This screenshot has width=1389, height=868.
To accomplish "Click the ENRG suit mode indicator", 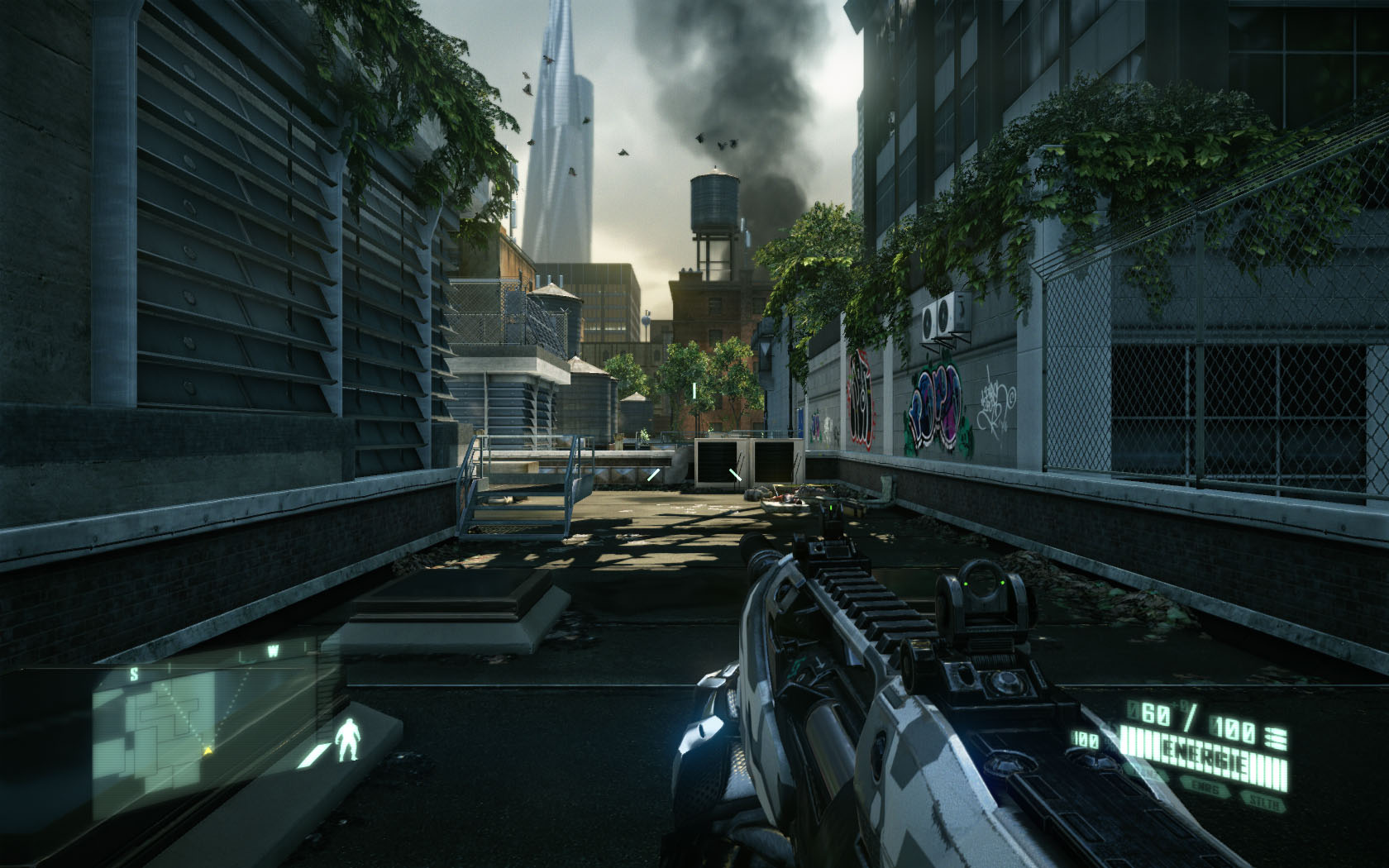I will pyautogui.click(x=1205, y=786).
